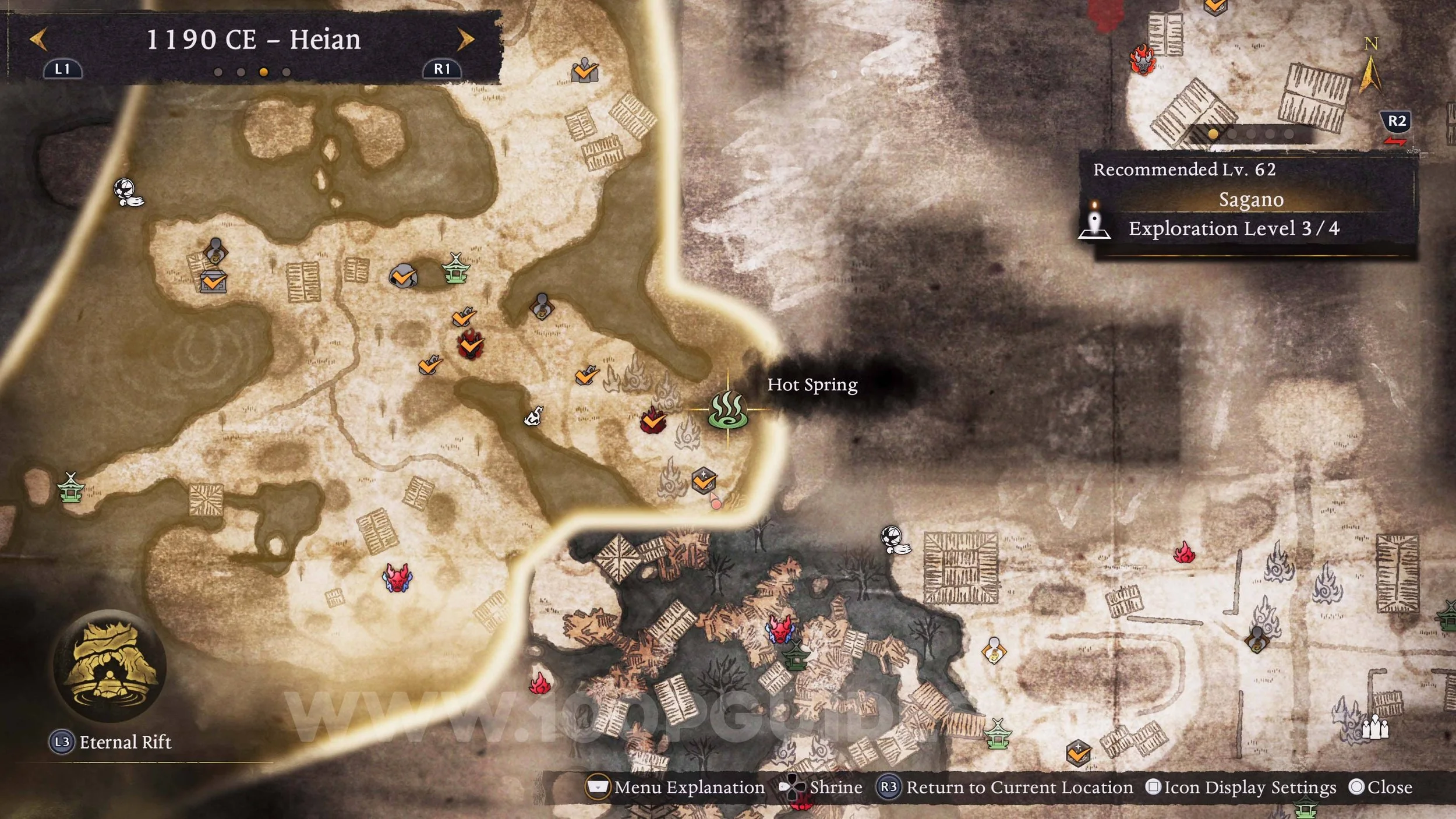This screenshot has height=819, width=1456.
Task: Return to Current Location on map
Action: point(1006,788)
